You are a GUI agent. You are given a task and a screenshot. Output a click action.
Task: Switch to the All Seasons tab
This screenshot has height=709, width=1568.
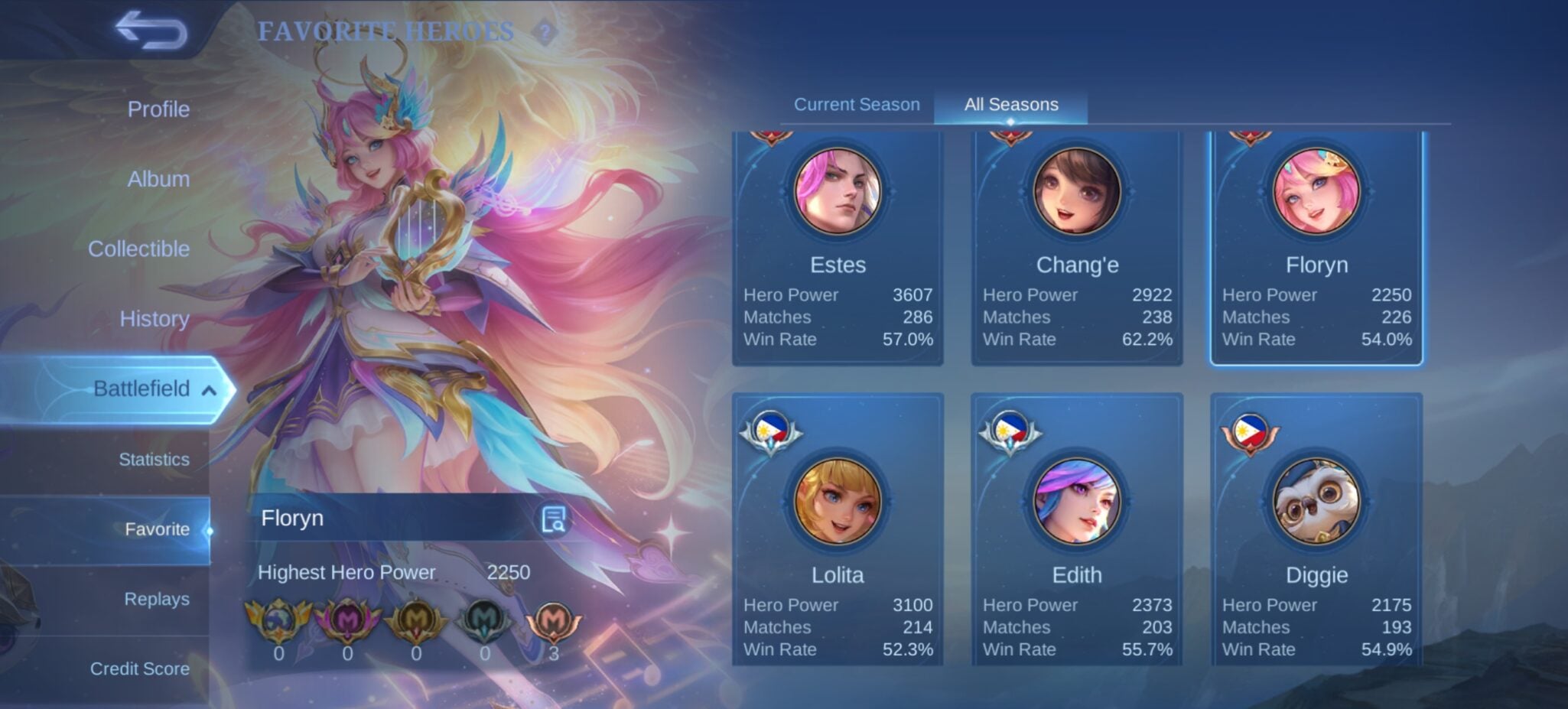pos(1011,105)
